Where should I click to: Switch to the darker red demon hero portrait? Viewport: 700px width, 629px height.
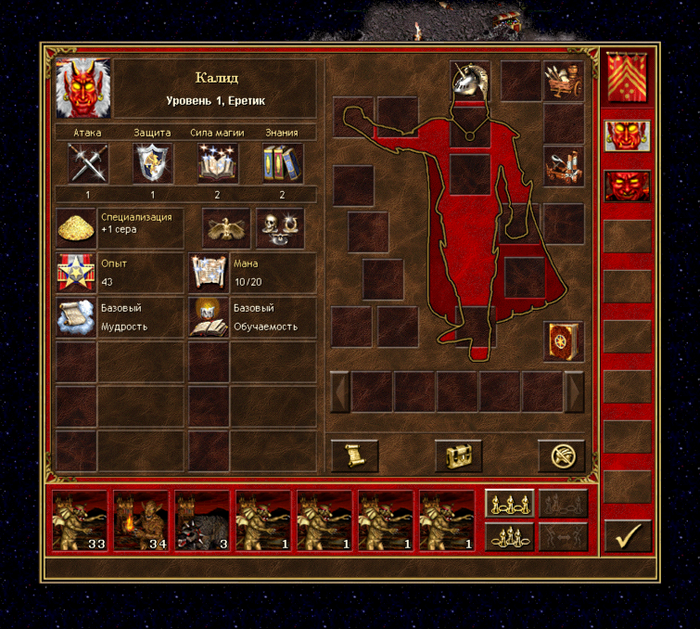627,186
